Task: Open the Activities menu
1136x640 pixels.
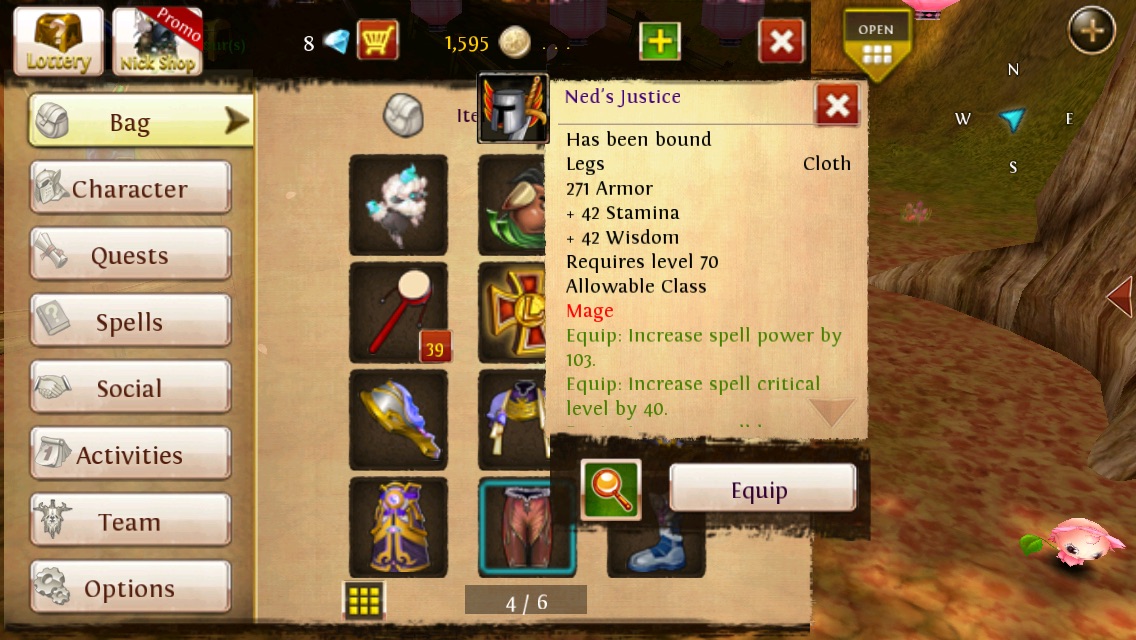Action: click(x=130, y=455)
